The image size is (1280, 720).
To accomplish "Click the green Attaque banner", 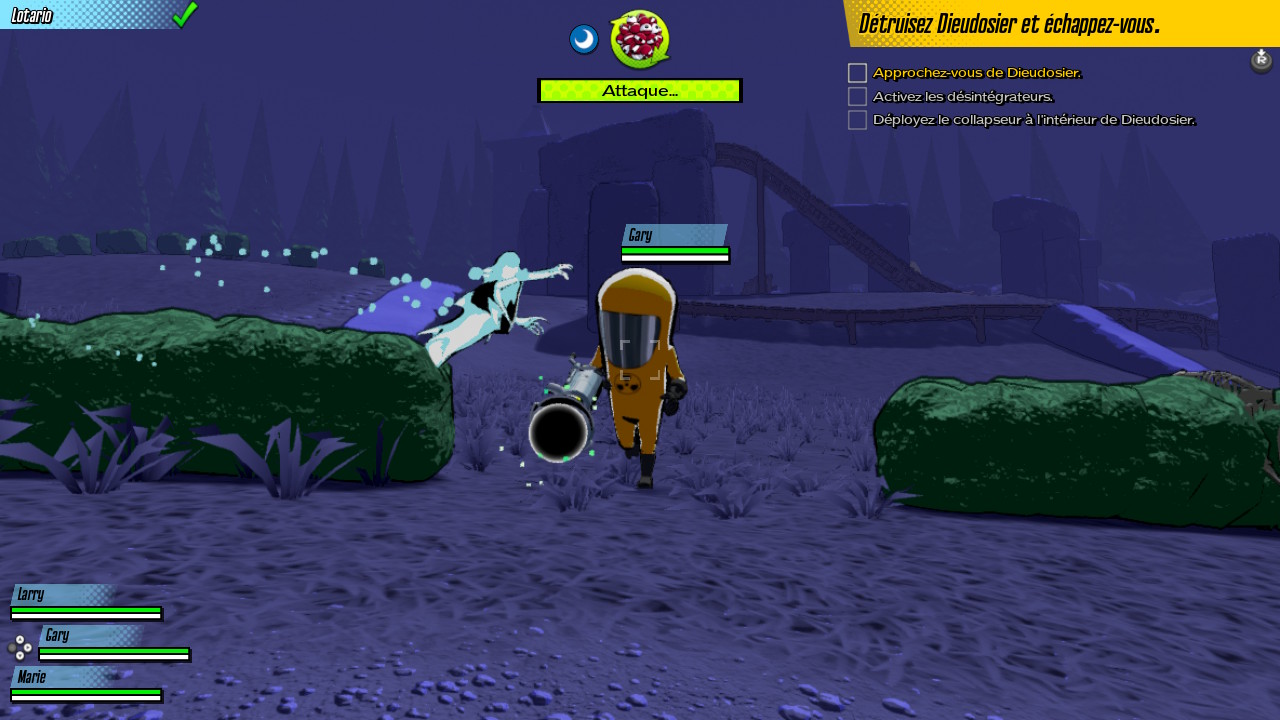I will point(640,91).
